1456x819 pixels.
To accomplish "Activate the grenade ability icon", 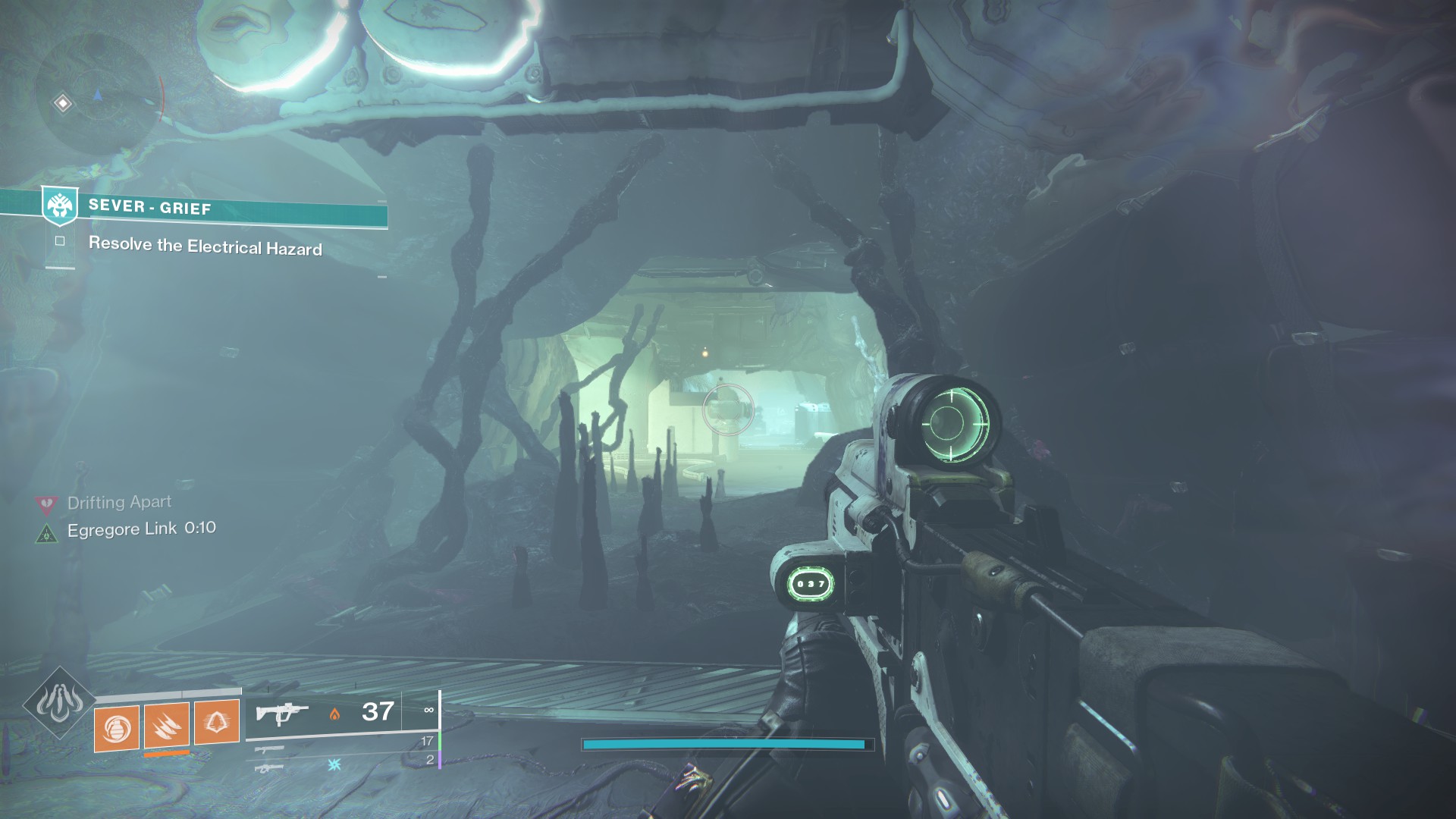I will point(117,729).
